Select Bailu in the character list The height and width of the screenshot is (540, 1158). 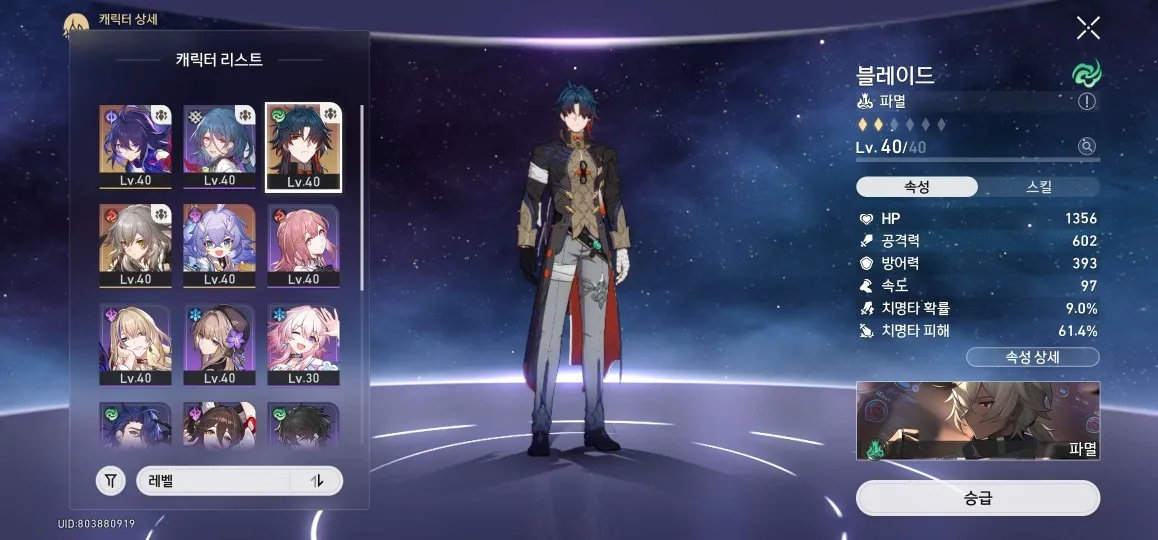[x=219, y=245]
